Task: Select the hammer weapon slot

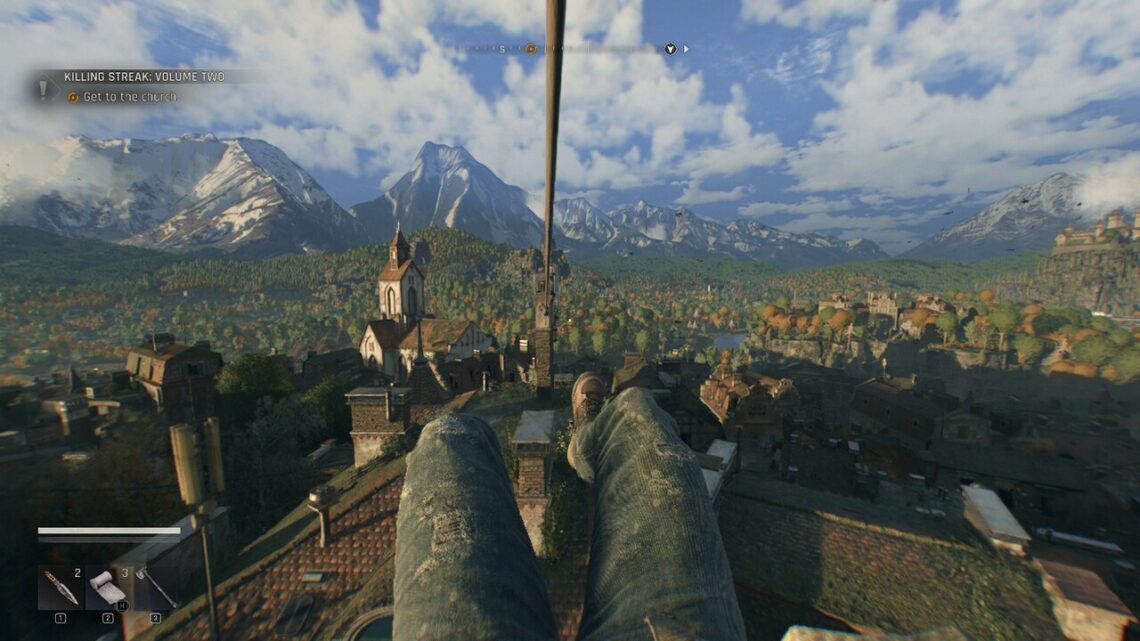Action: (155, 588)
